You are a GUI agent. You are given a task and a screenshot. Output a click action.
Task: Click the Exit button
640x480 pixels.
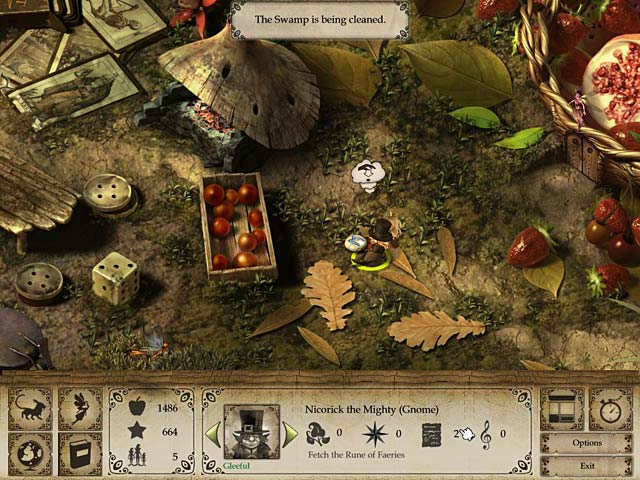(x=587, y=465)
